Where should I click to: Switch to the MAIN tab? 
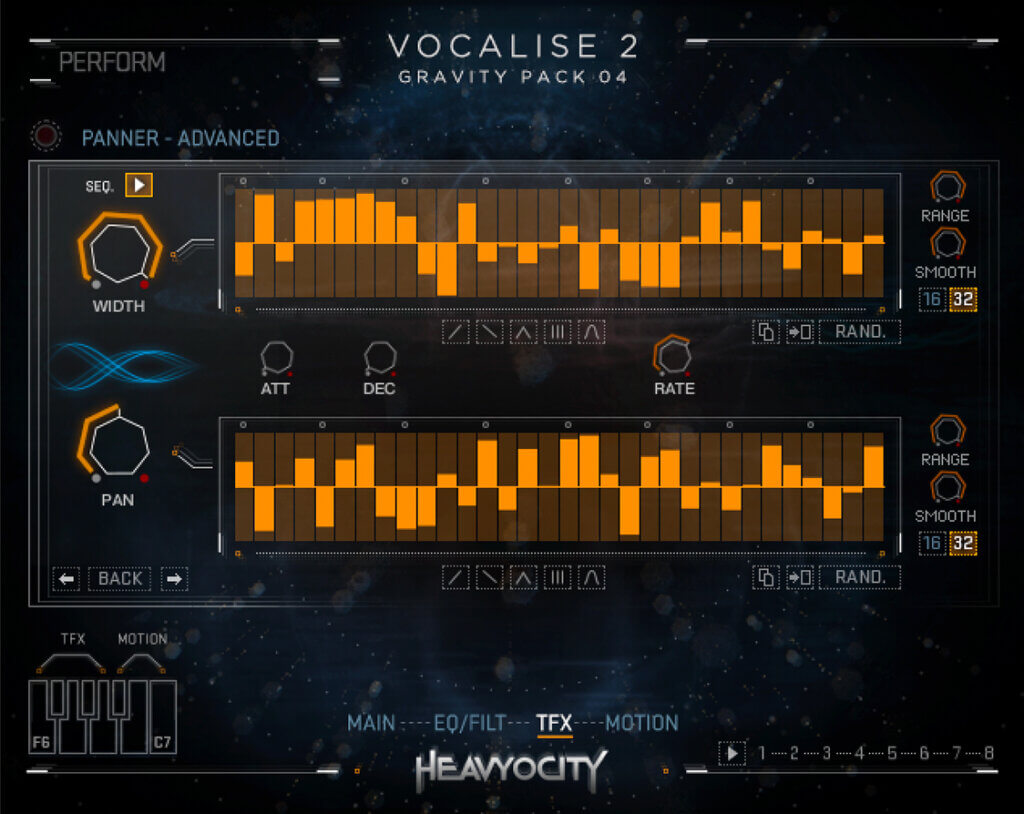pyautogui.click(x=371, y=723)
